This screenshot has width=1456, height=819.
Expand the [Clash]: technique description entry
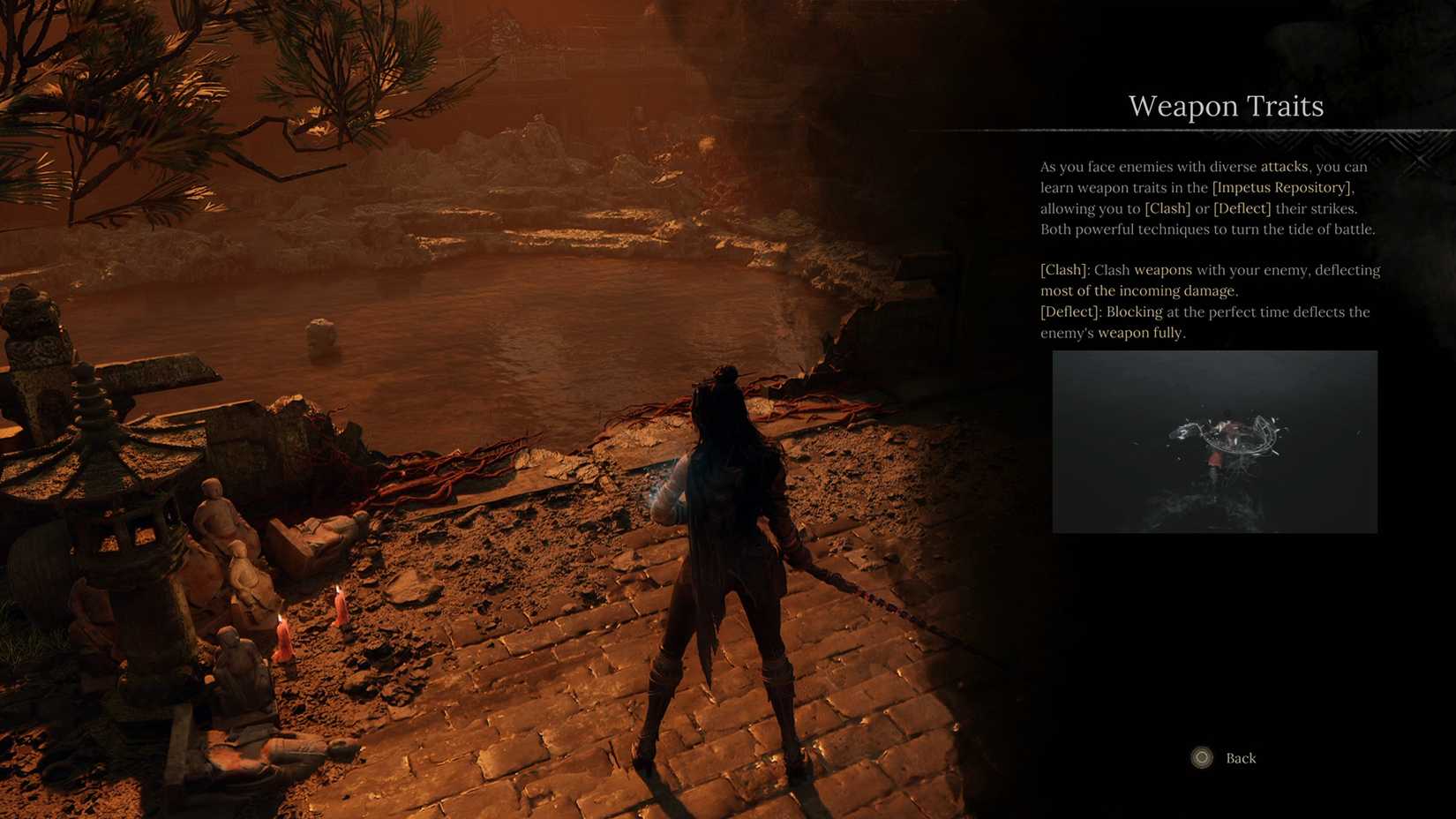pyautogui.click(x=1065, y=270)
